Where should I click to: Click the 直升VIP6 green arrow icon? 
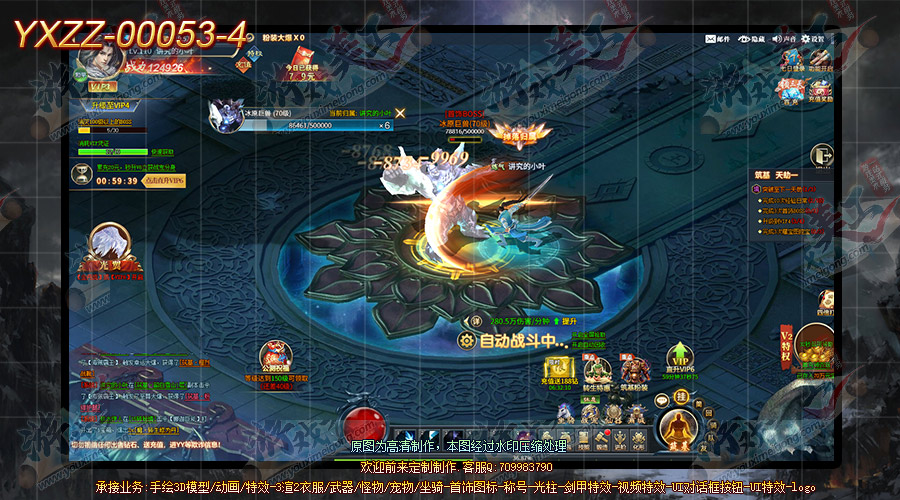click(x=680, y=360)
